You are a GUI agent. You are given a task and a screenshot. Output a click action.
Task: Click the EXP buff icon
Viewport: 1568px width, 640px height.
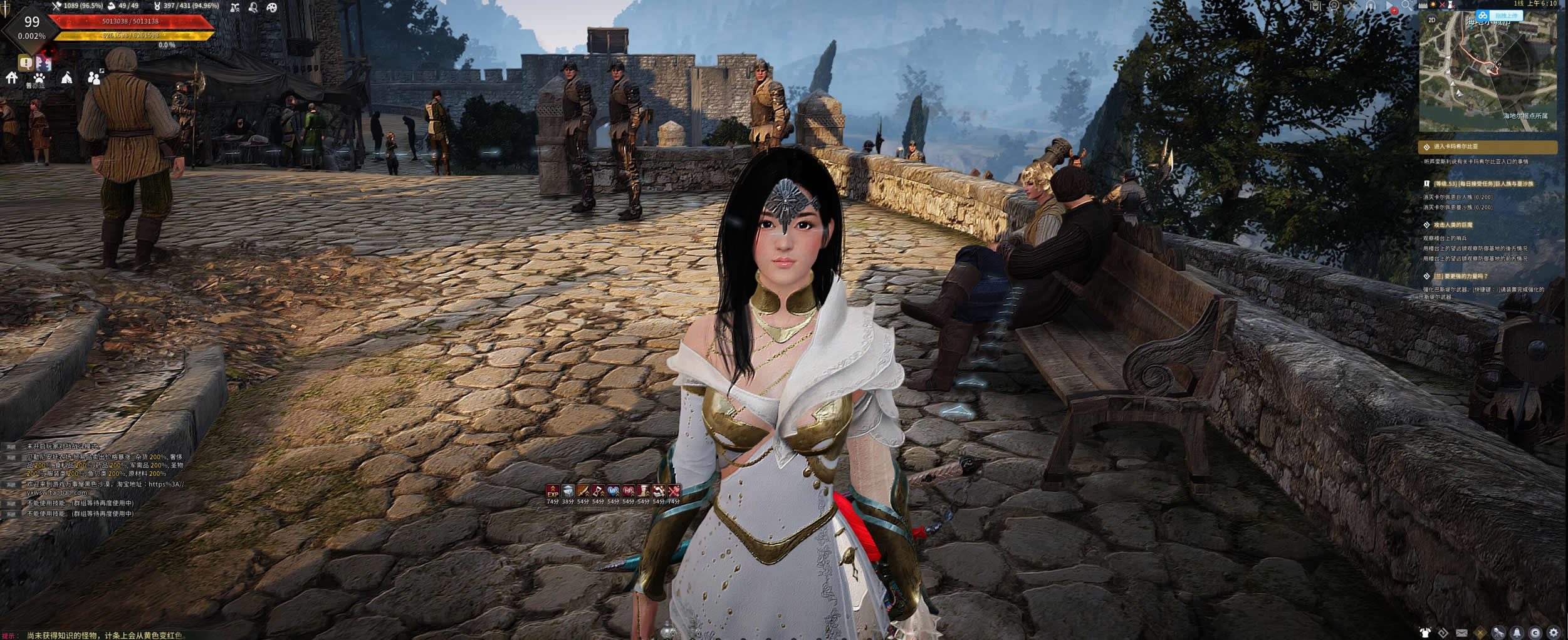pyautogui.click(x=552, y=491)
